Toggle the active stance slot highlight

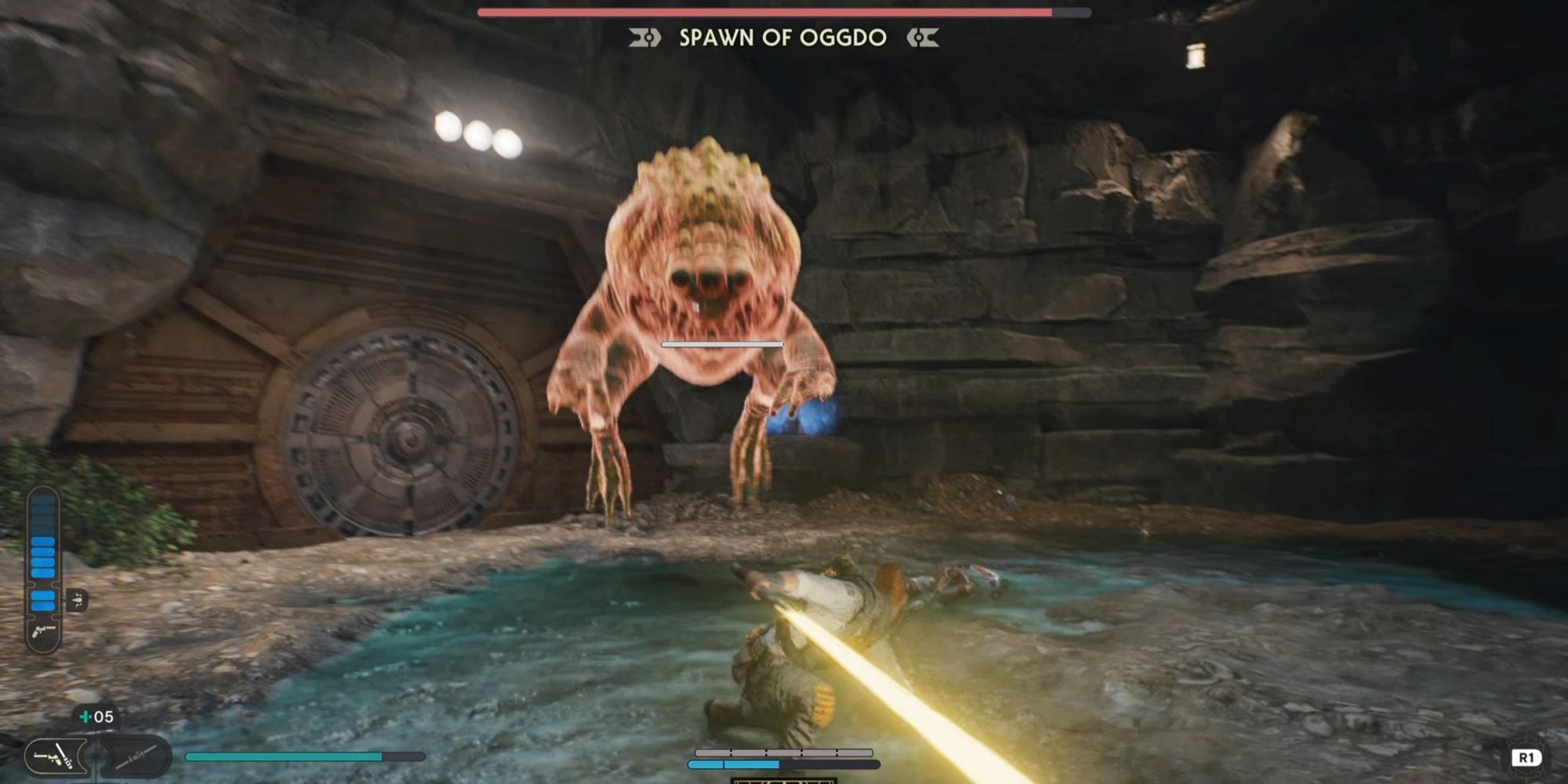[55, 758]
